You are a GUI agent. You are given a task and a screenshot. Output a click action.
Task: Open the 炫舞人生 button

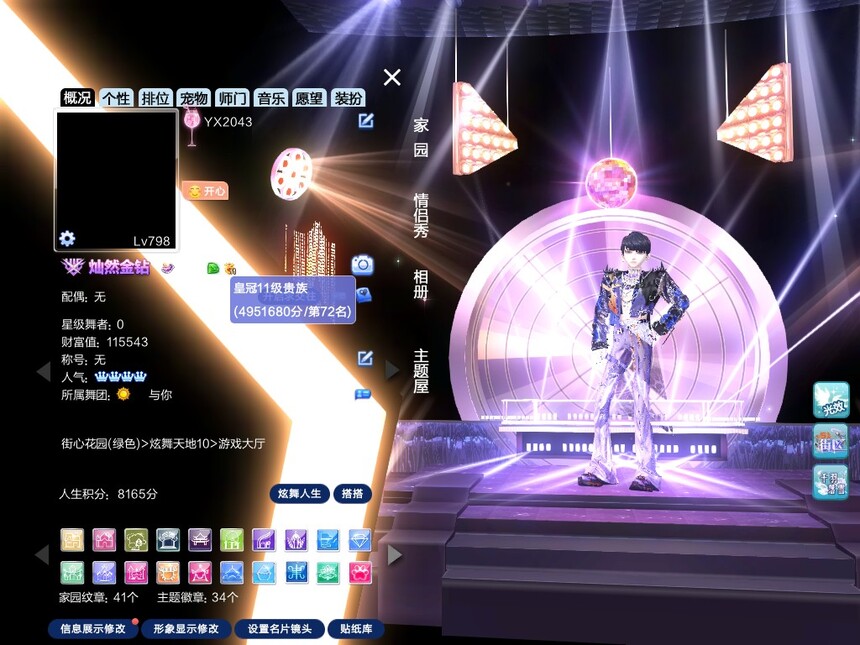(299, 494)
